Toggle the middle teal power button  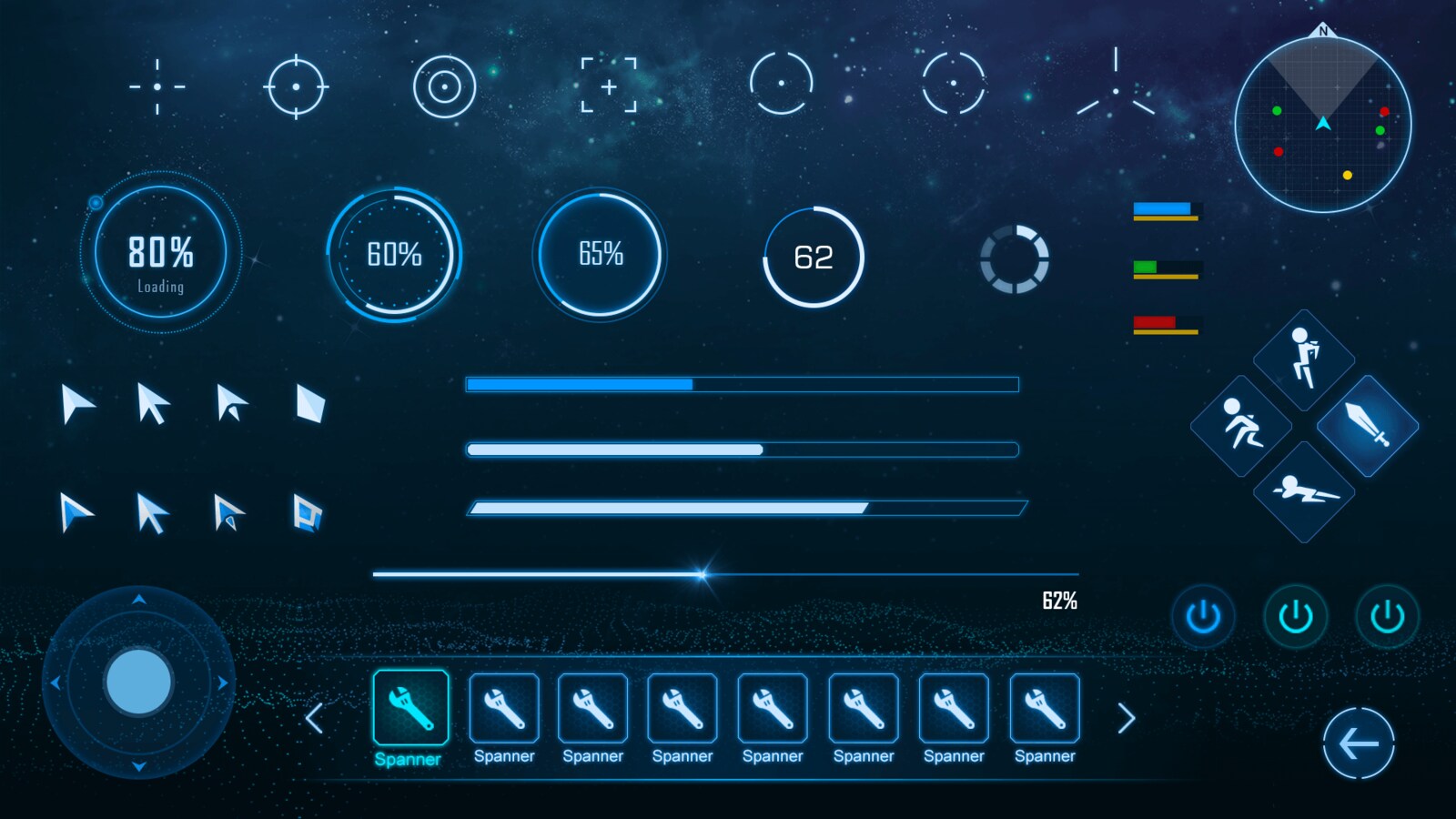[1296, 616]
